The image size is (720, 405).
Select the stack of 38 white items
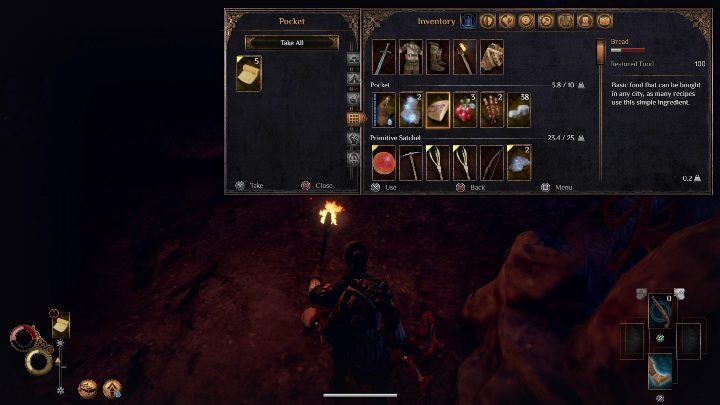[x=519, y=109]
